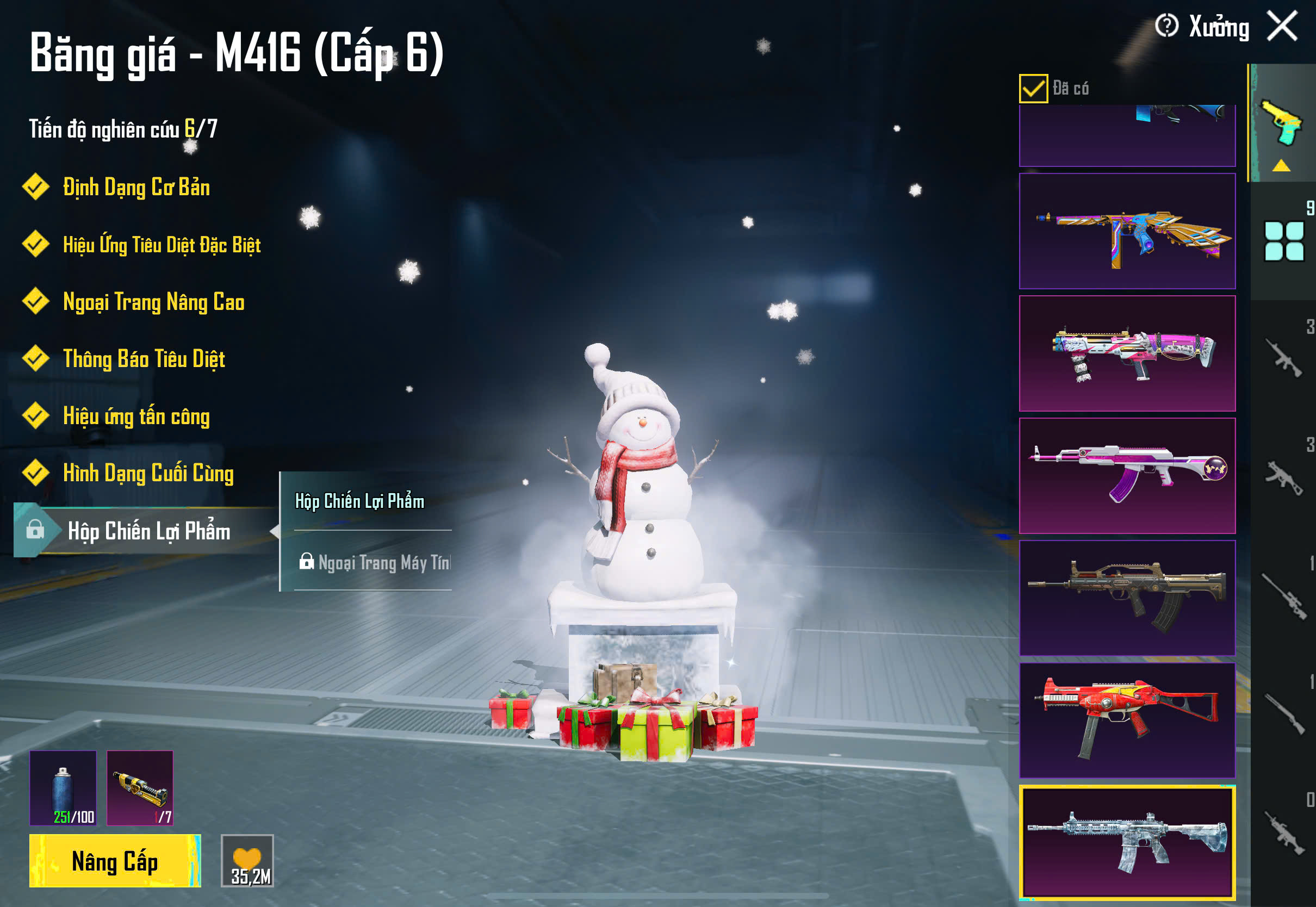Select the gold winged Thompson skin

pyautogui.click(x=1127, y=231)
